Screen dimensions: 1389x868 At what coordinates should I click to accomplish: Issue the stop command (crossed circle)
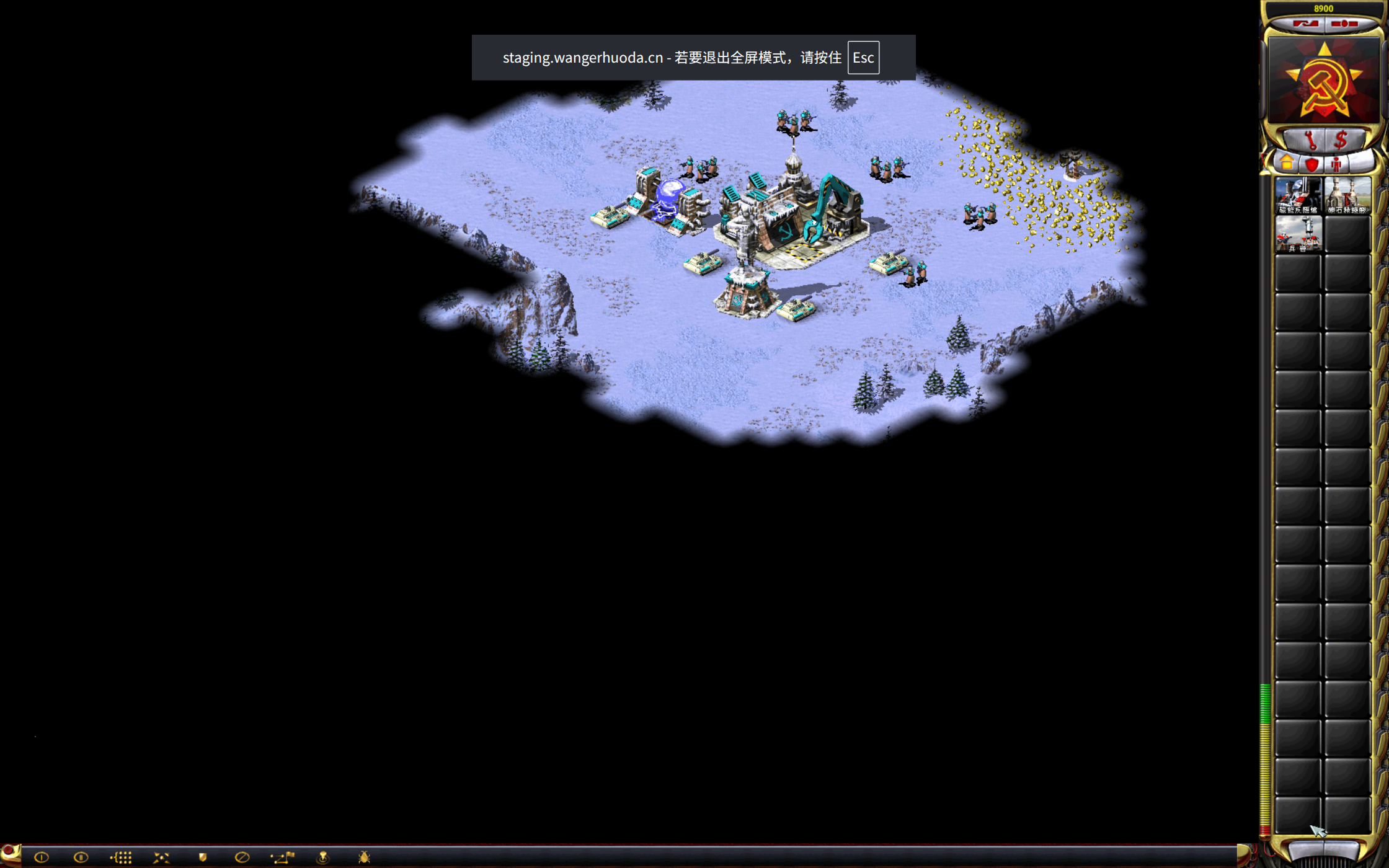coord(242,857)
